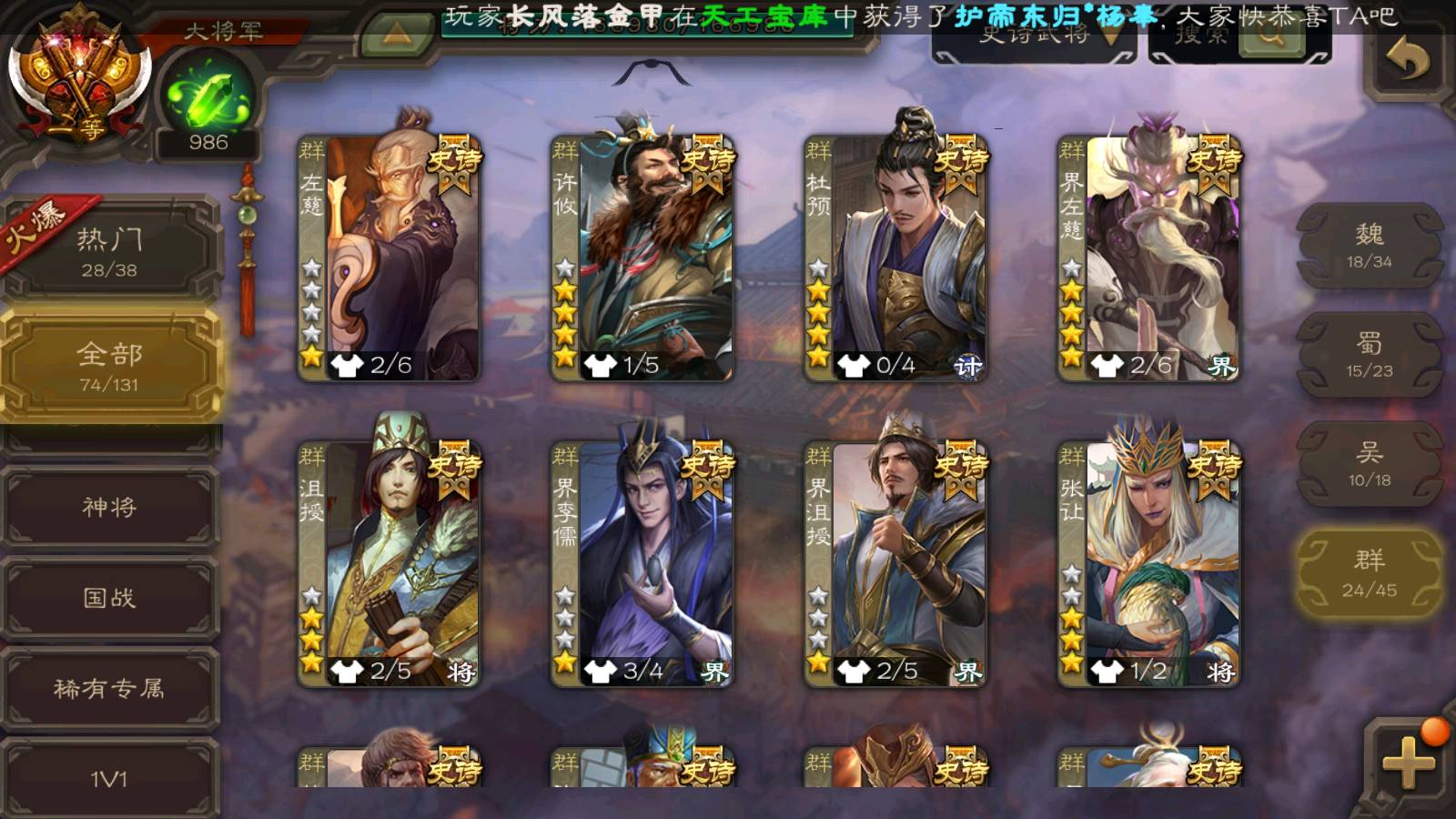Choose the 杜预 hero card
The height and width of the screenshot is (819, 1456).
click(895, 257)
